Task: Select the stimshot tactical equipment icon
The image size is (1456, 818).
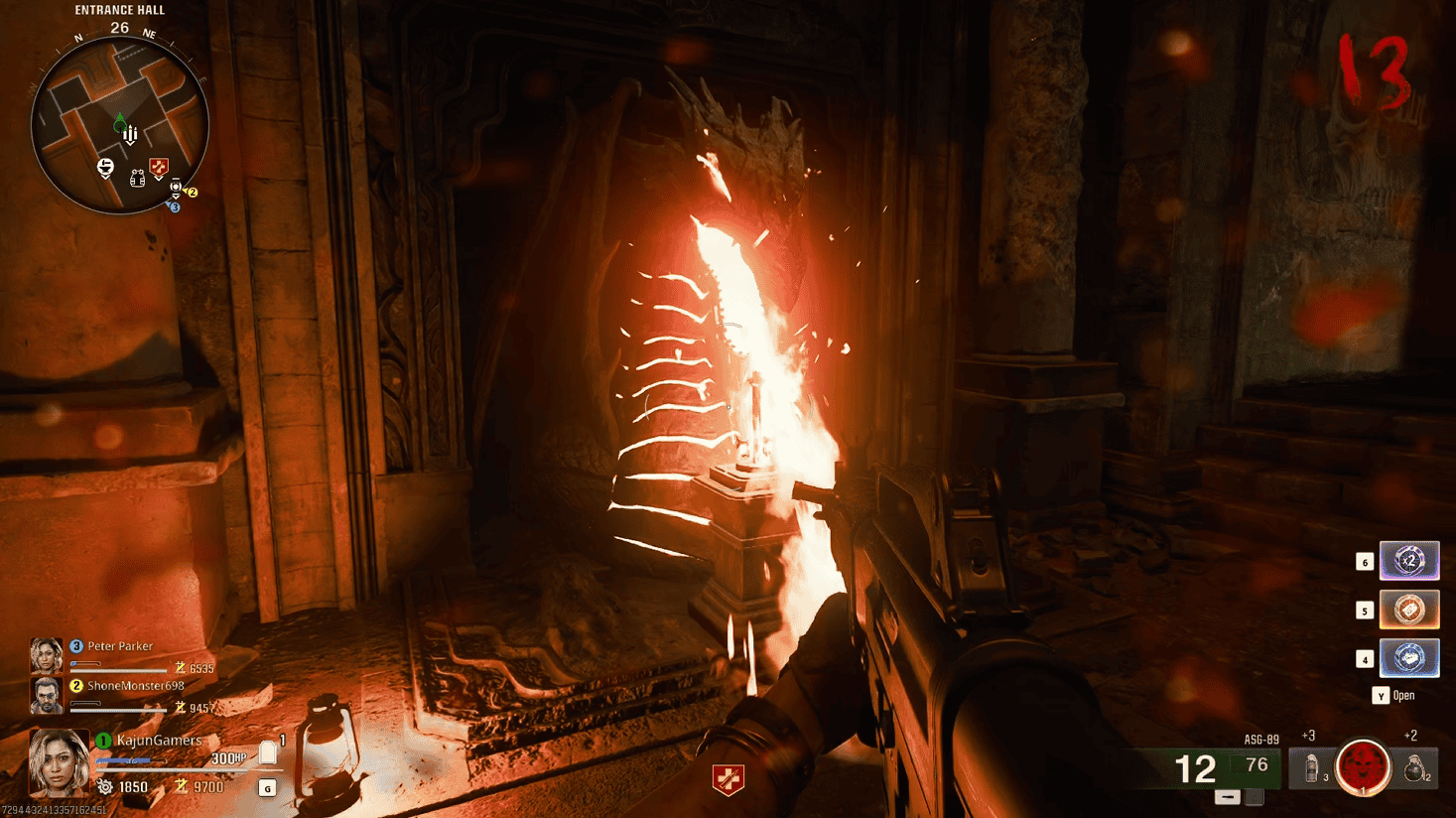Action: [x=1313, y=769]
